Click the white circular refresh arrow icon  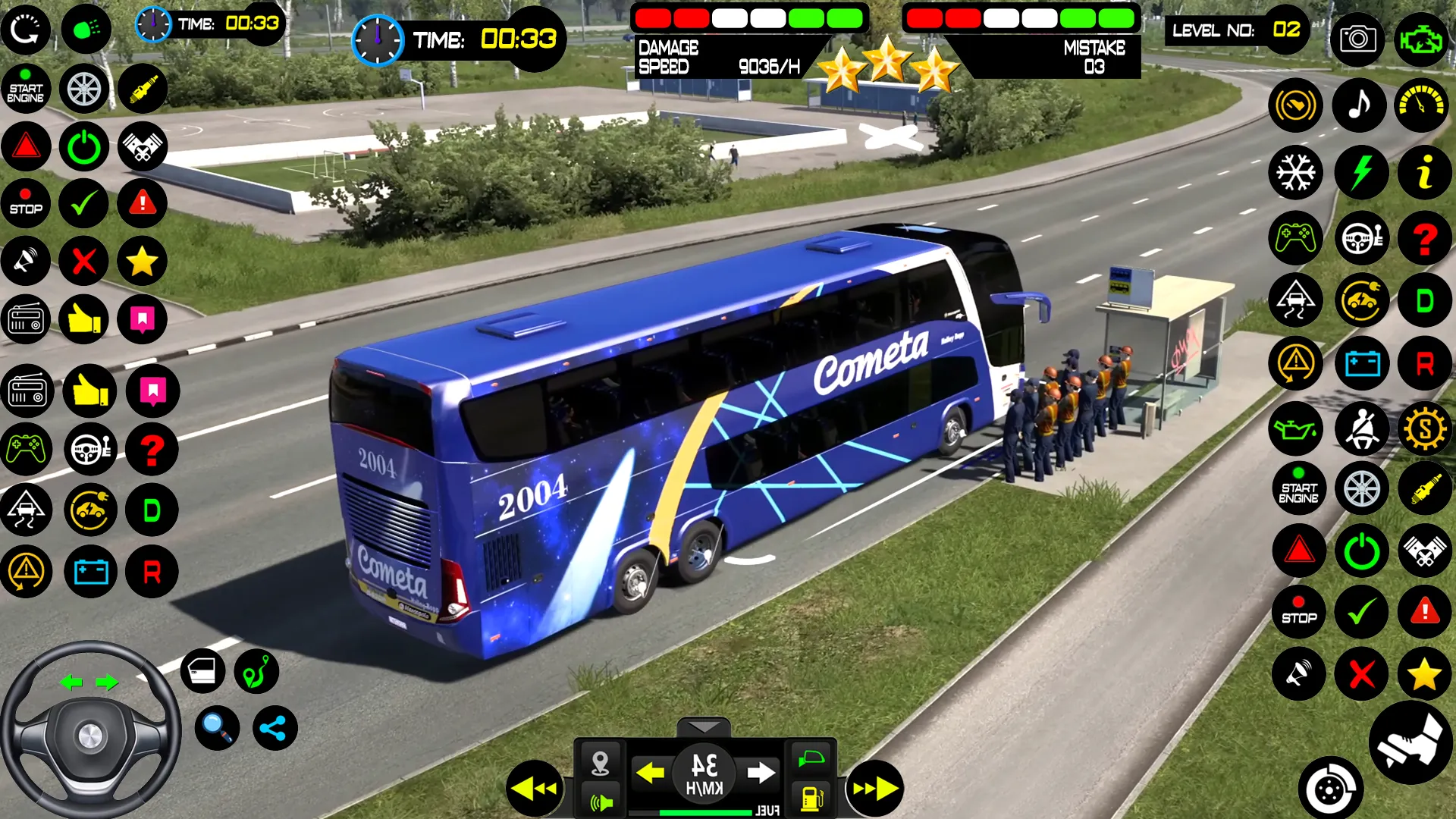click(x=26, y=30)
